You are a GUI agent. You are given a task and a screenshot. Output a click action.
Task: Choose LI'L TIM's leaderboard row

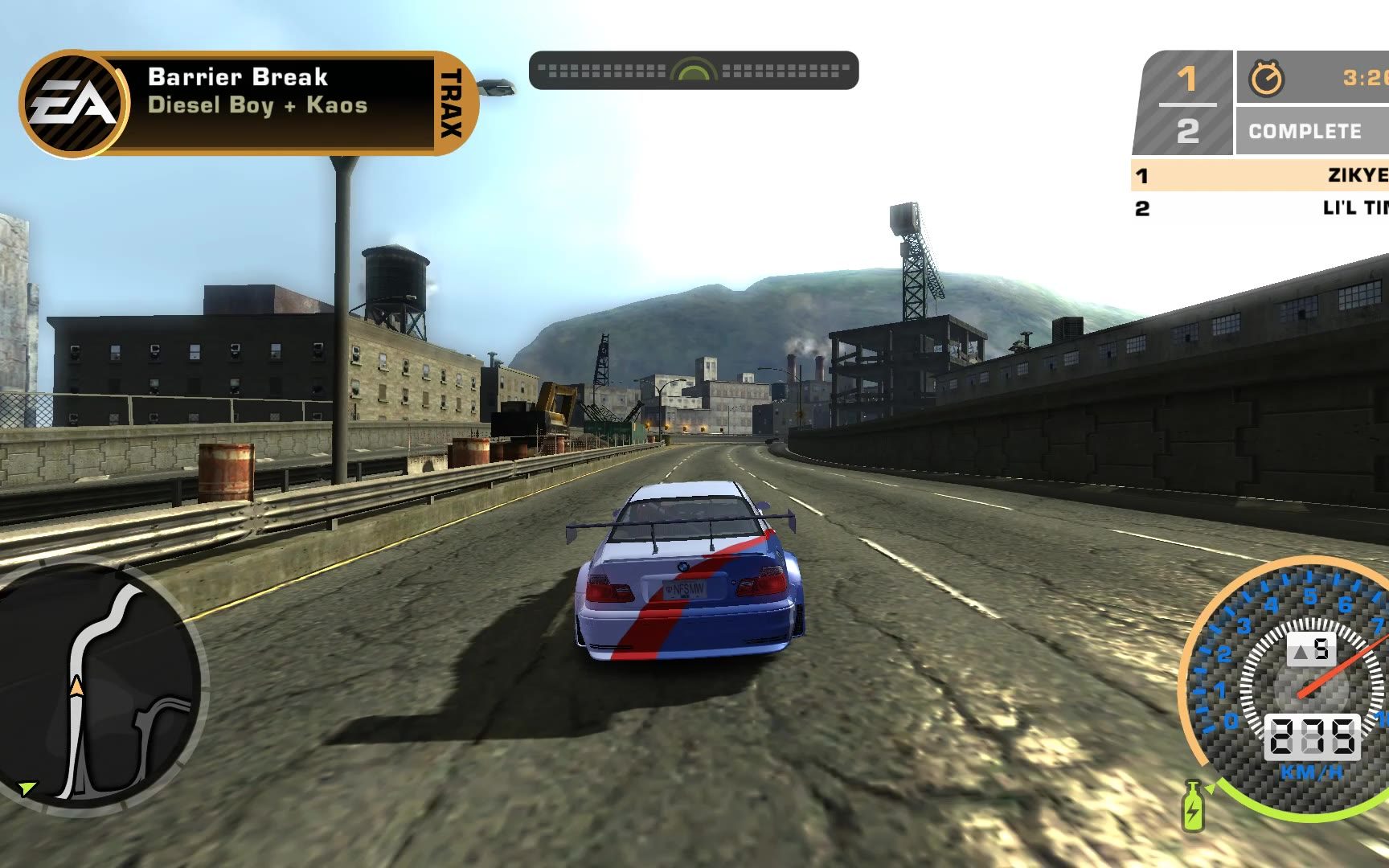1259,208
